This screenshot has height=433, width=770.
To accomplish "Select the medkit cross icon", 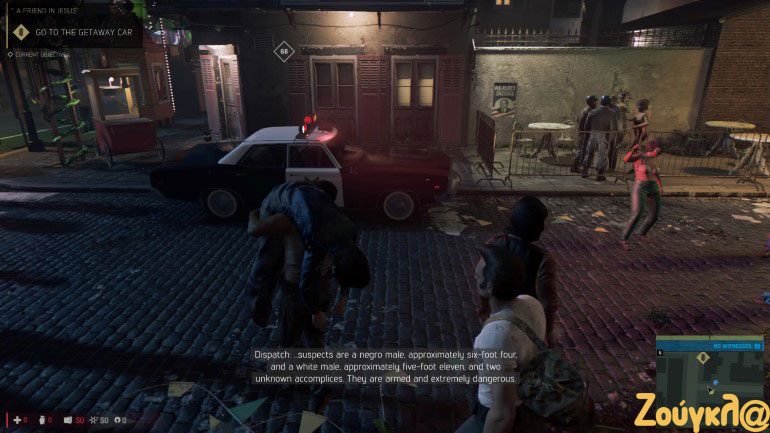I will coord(15,419).
